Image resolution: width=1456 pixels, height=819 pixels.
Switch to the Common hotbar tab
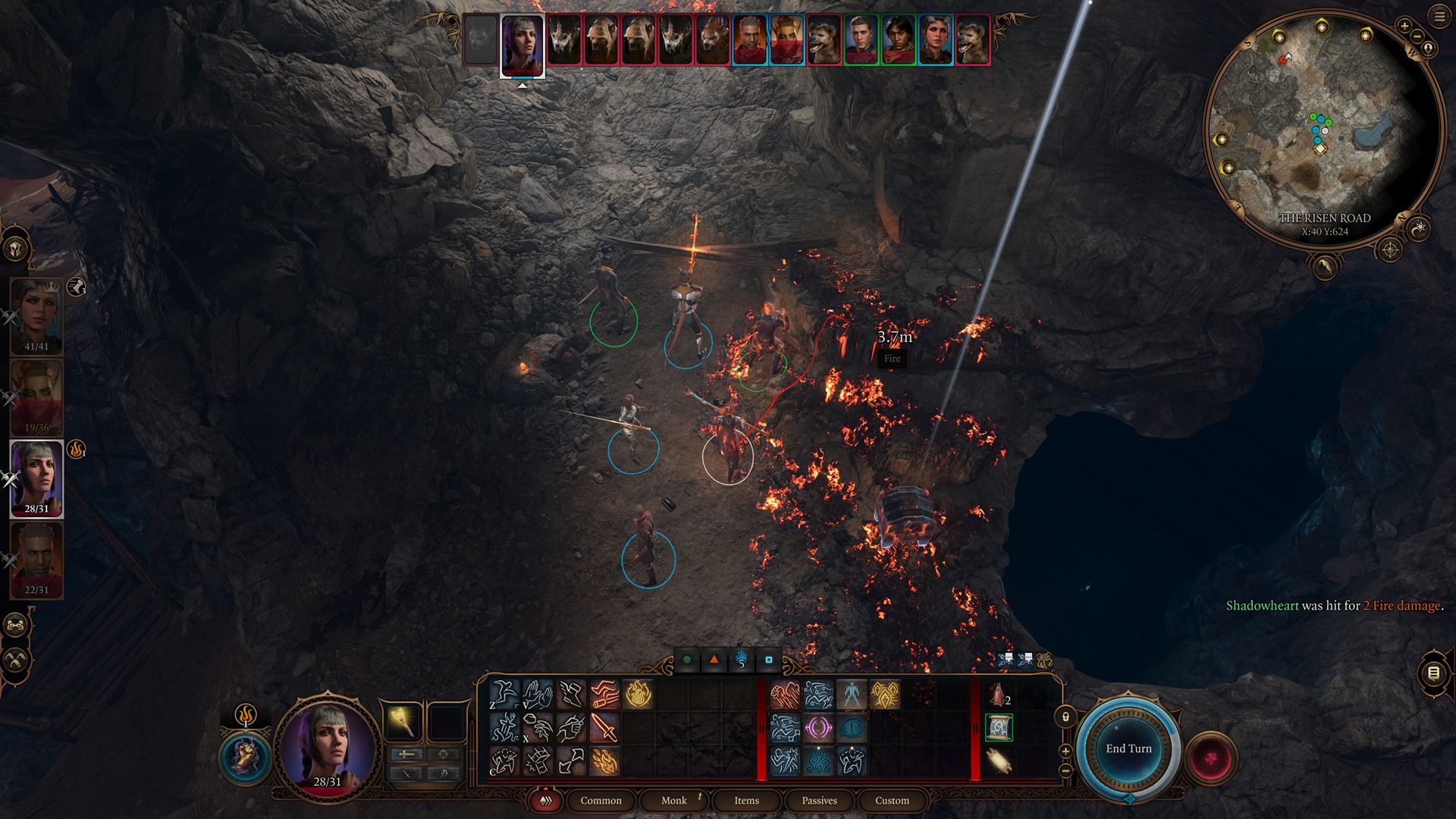click(601, 800)
